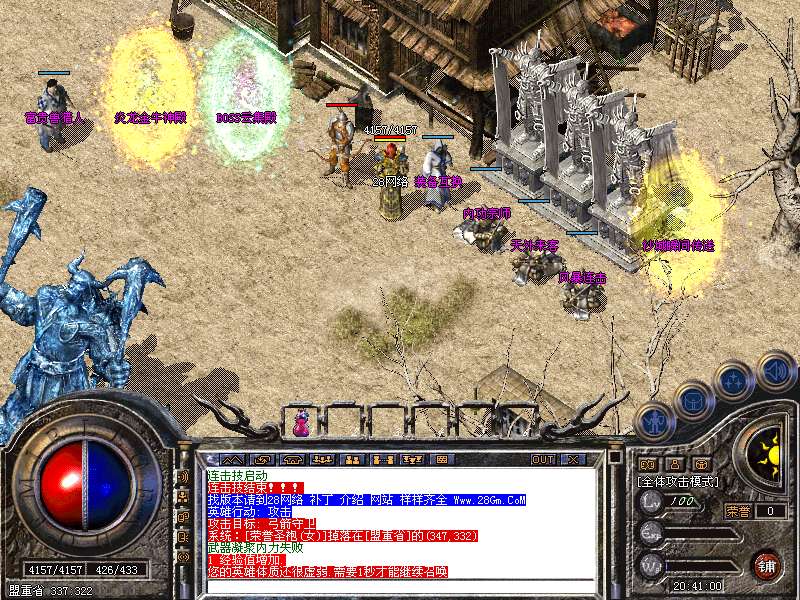
Task: Click the grid icon on the chat toolbar
Action: tap(441, 459)
